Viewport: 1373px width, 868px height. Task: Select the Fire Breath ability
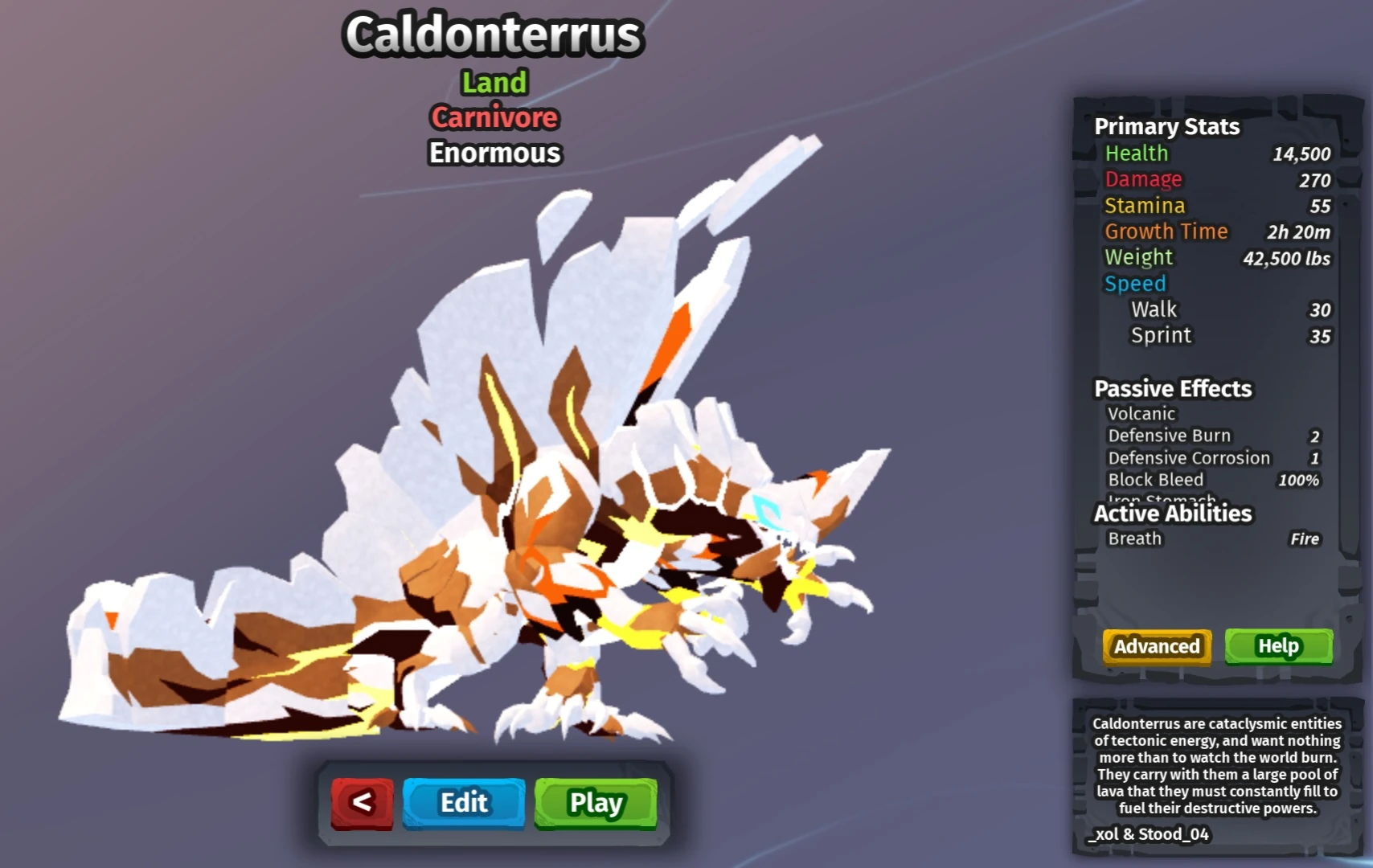1206,538
